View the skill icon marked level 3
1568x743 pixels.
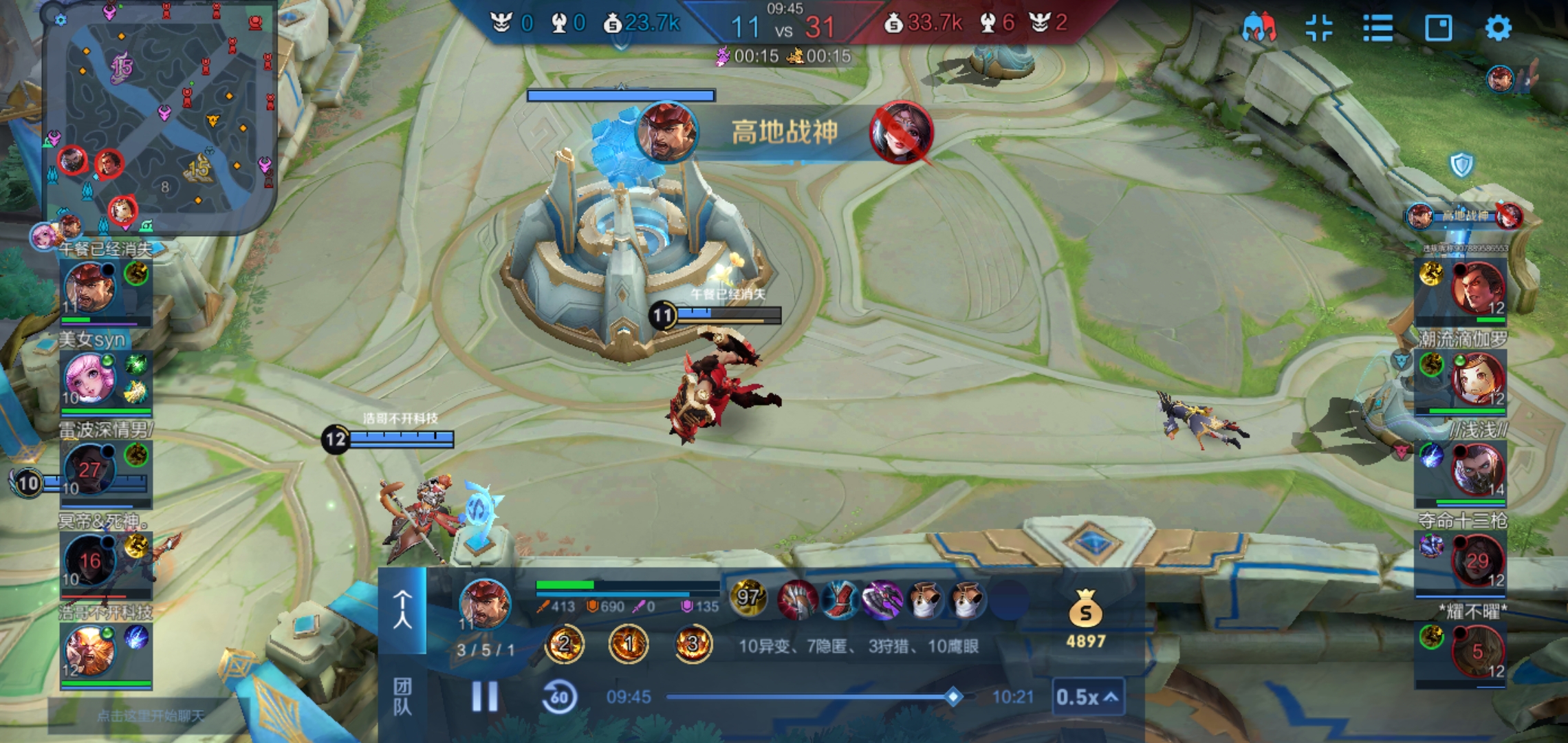click(x=692, y=644)
